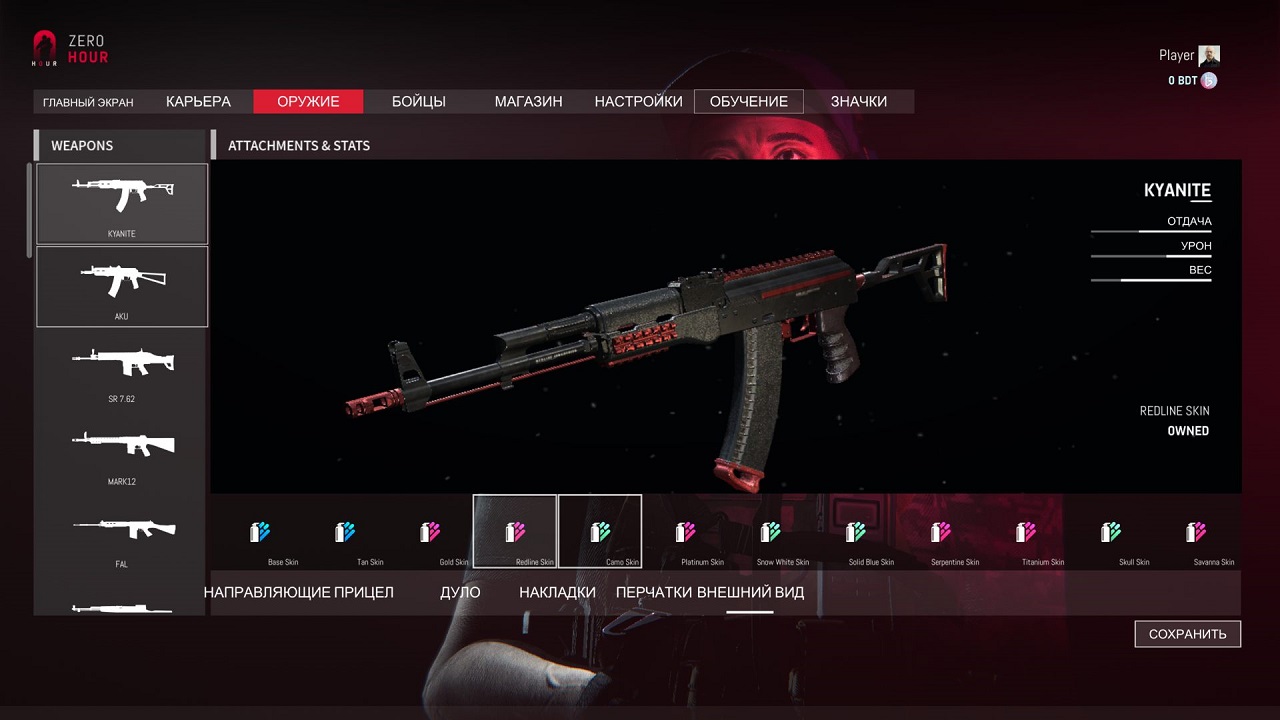Select the AKU weapon in the list
Image resolution: width=1280 pixels, height=720 pixels.
tap(122, 286)
